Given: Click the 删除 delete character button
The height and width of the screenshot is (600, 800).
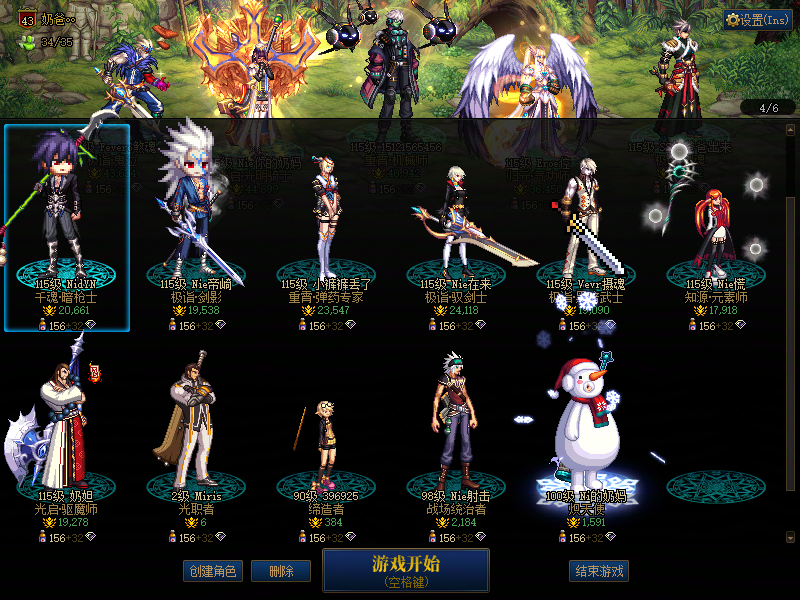Looking at the screenshot, I should (x=280, y=571).
